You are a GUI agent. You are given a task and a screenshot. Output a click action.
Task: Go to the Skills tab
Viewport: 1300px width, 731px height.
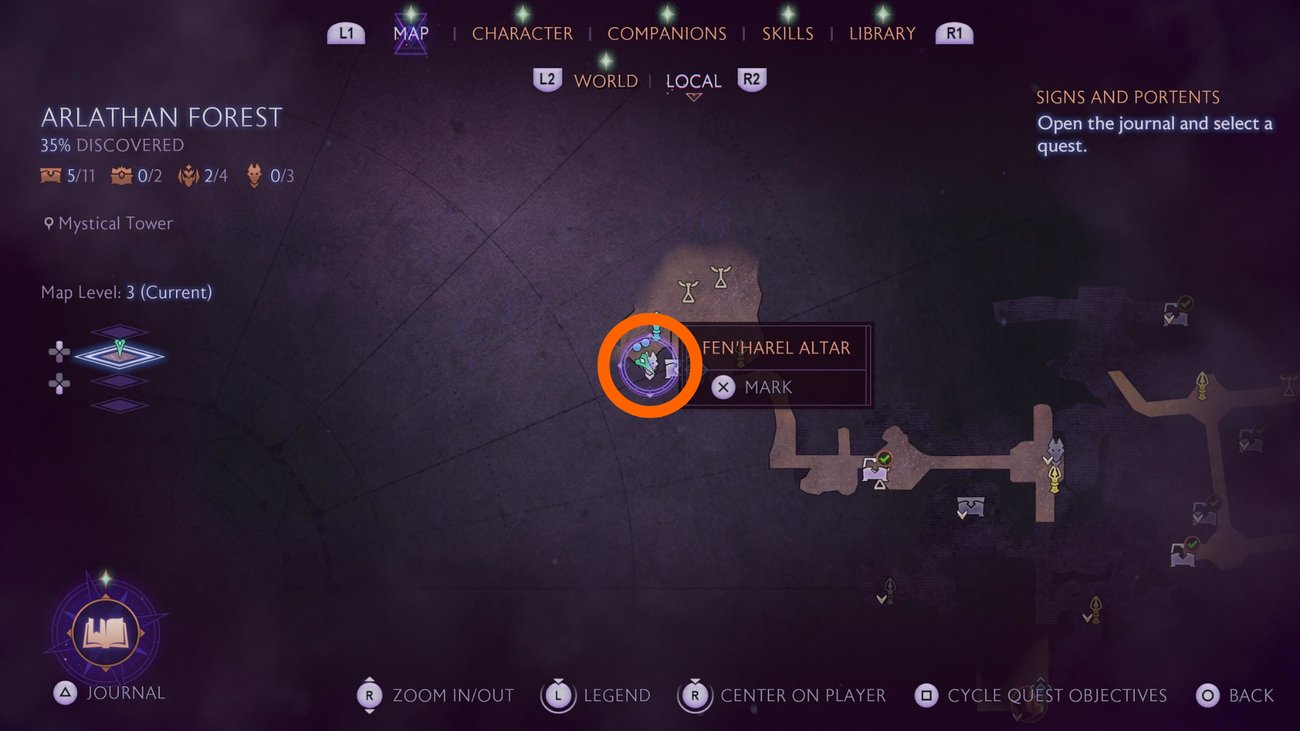point(787,34)
